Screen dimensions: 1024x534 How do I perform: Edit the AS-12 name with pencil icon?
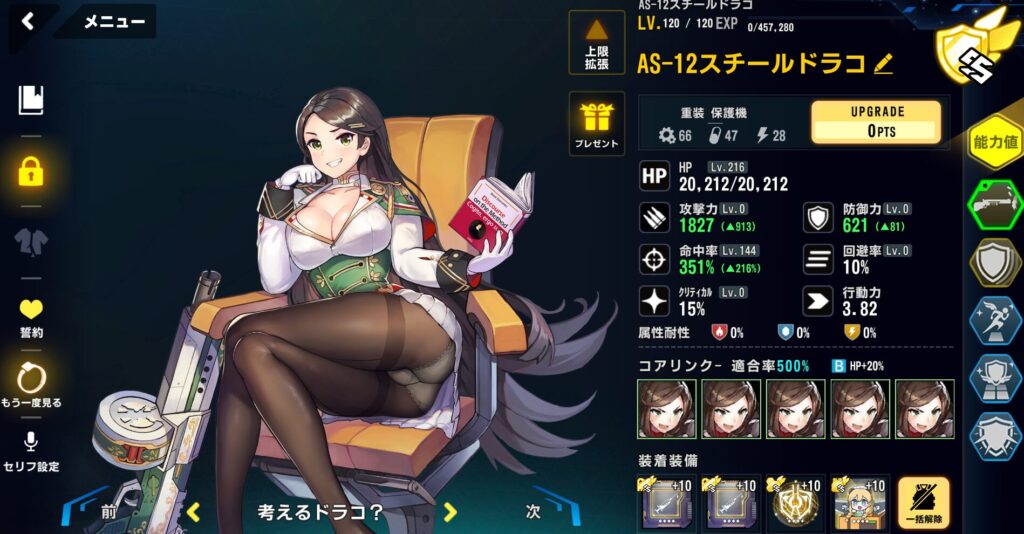pos(883,64)
